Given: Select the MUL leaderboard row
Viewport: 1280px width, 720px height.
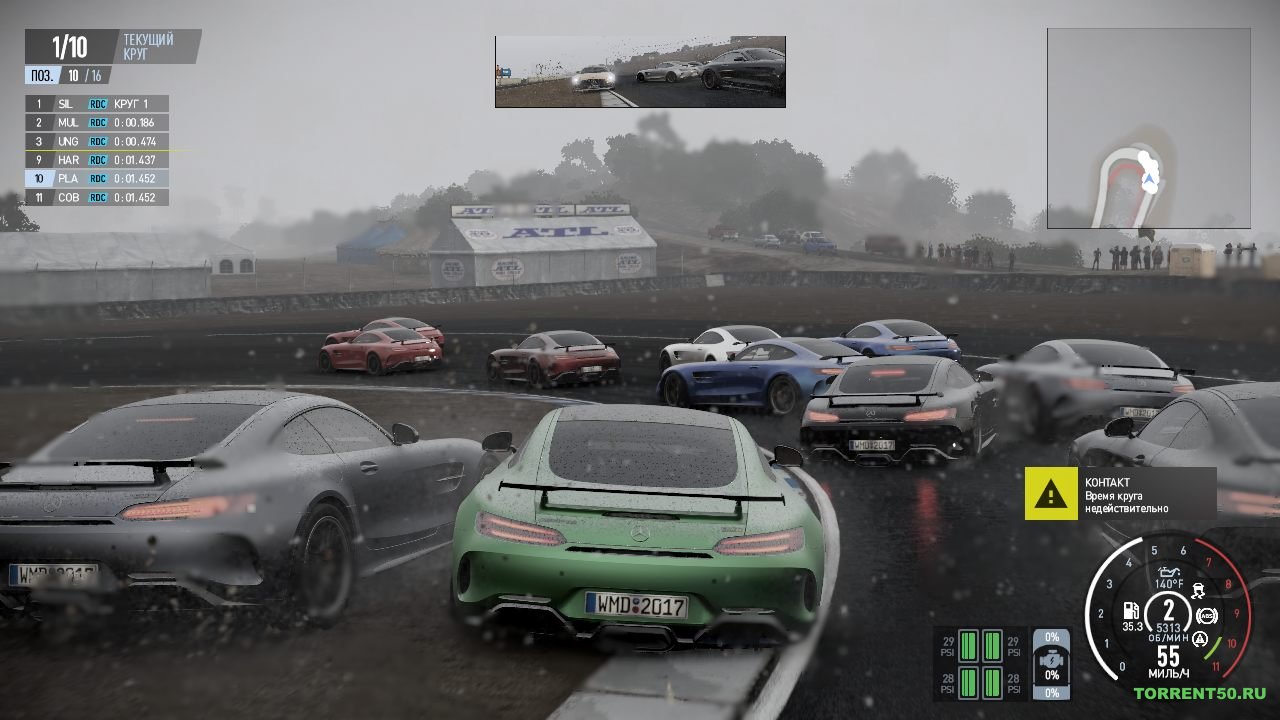Looking at the screenshot, I should point(97,122).
